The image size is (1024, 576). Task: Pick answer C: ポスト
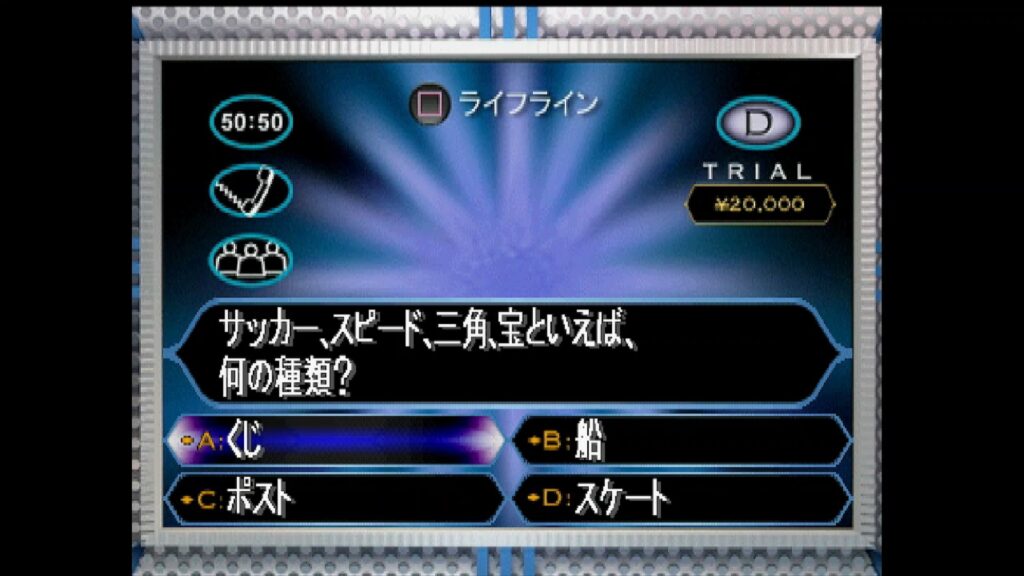[335, 498]
